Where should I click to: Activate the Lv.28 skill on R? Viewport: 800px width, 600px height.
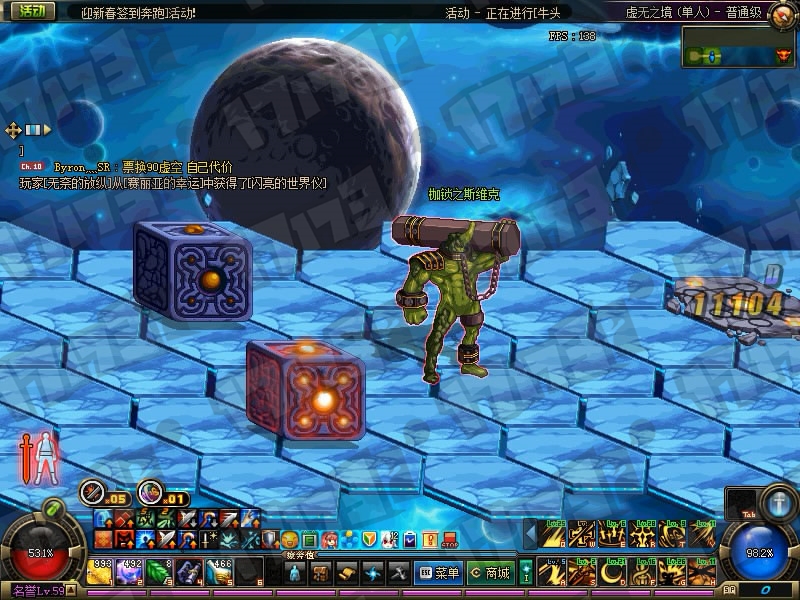pos(641,536)
